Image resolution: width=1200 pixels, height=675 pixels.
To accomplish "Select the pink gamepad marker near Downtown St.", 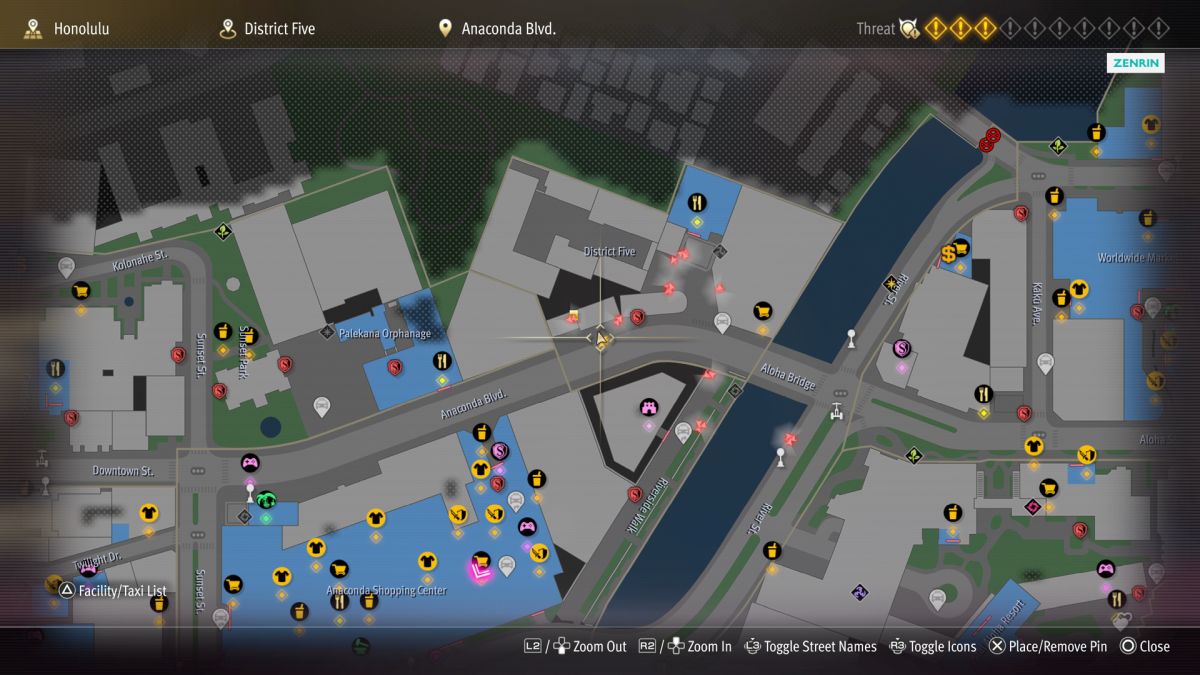I will point(250,462).
